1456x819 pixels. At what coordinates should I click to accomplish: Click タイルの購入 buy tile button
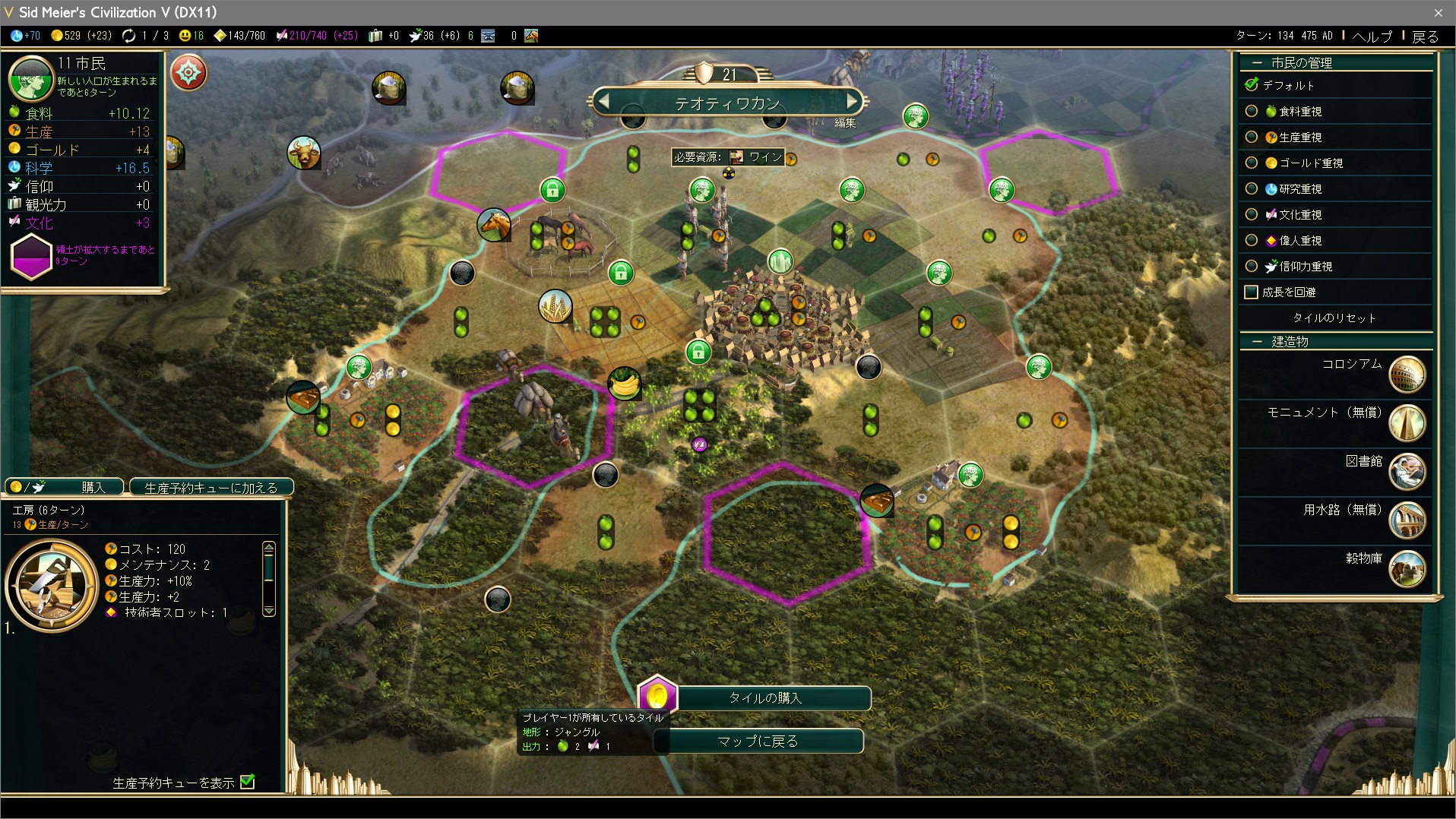pyautogui.click(x=764, y=697)
